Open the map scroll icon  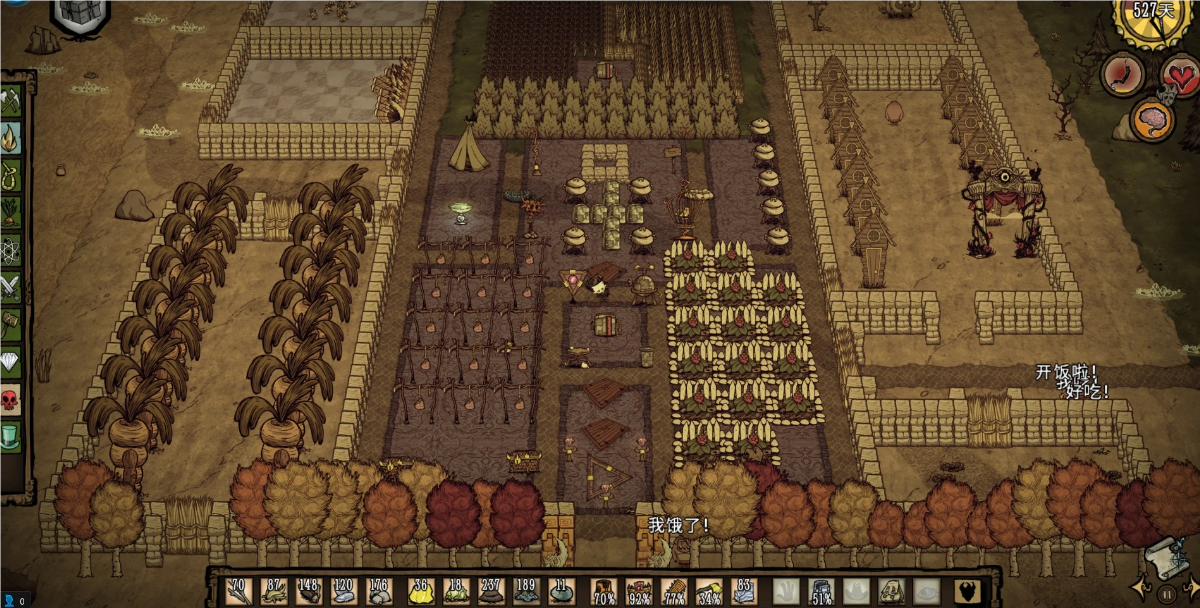[1165, 555]
